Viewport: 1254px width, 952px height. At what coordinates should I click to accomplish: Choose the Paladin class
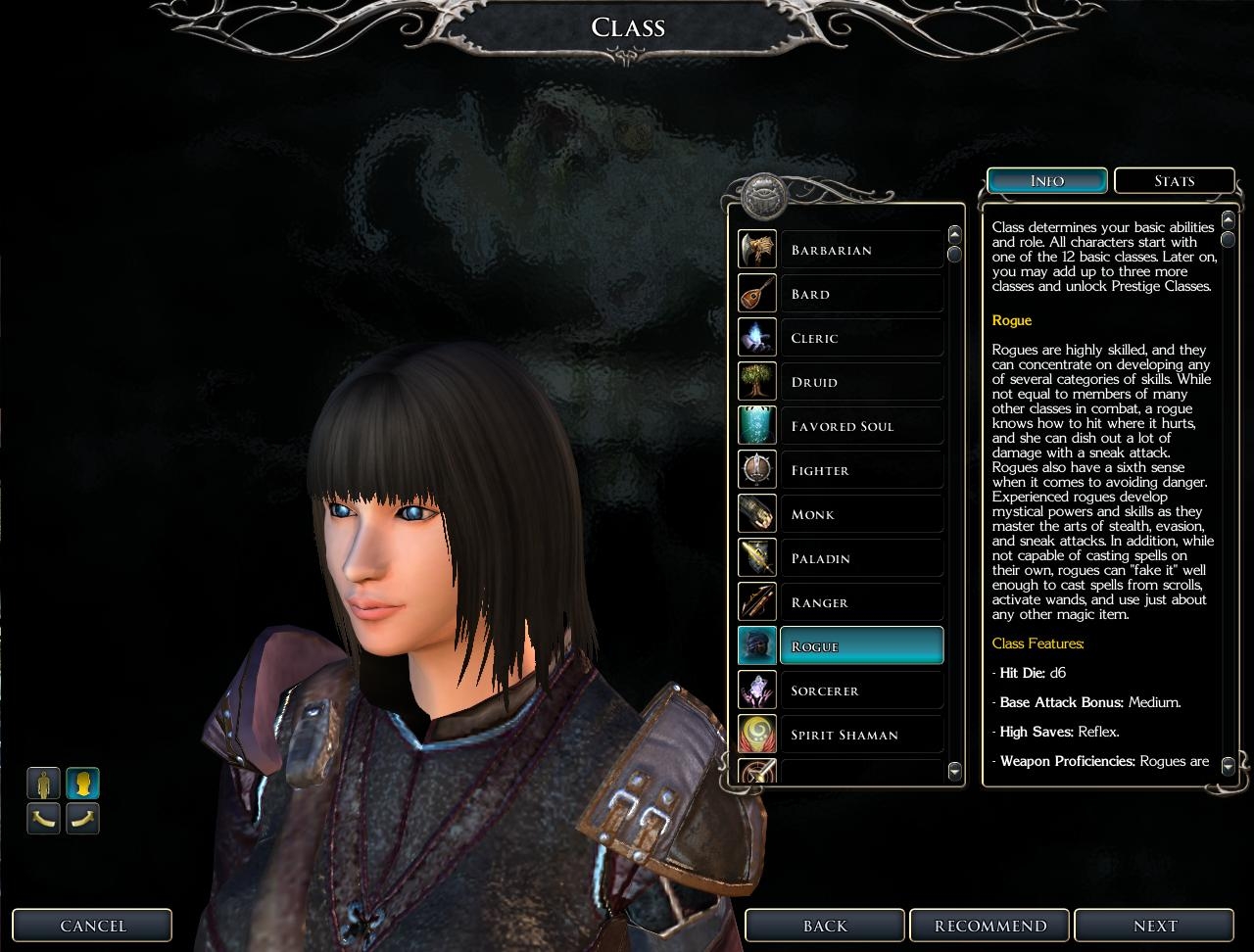[x=860, y=558]
